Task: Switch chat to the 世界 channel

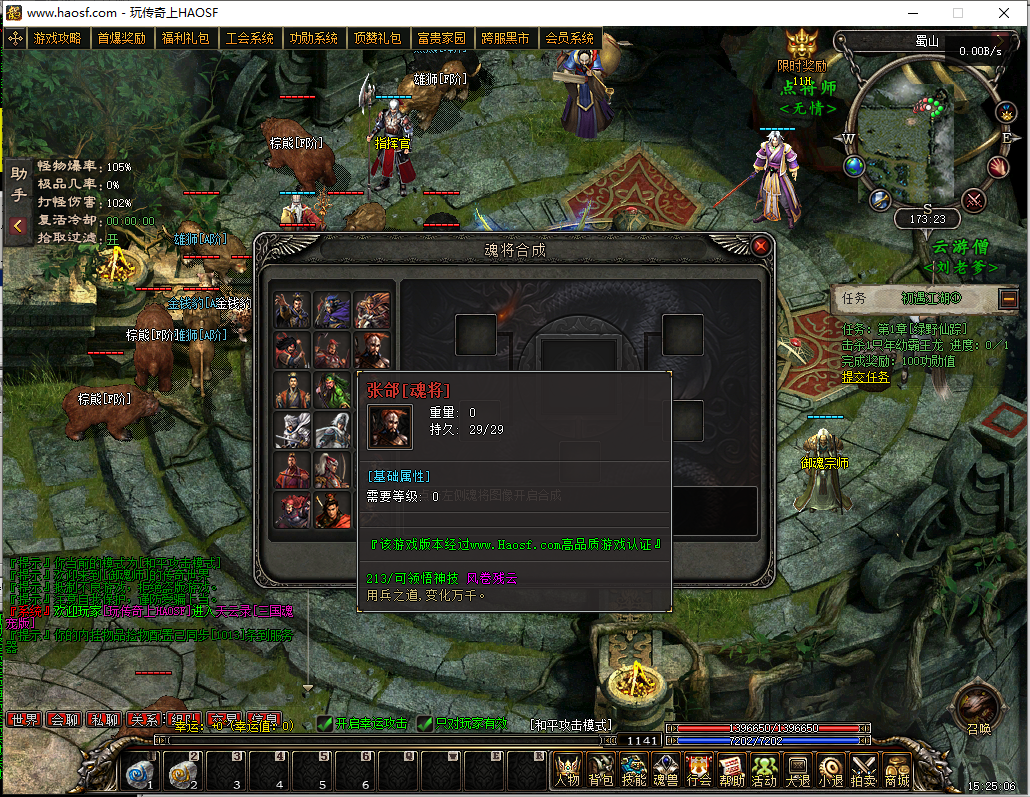Action: [x=24, y=719]
